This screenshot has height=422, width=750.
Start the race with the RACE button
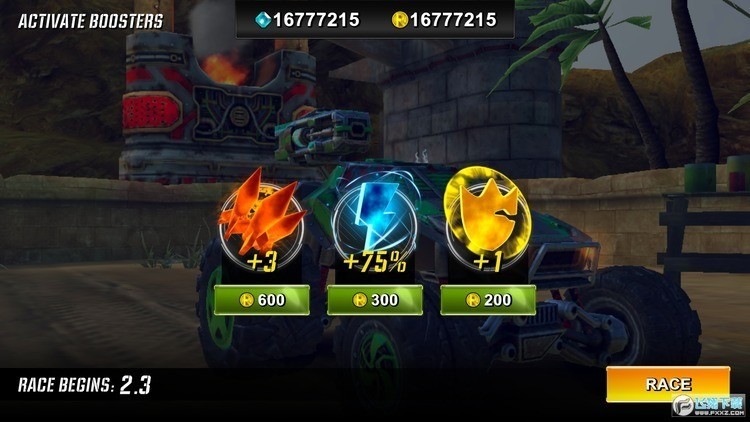click(667, 384)
